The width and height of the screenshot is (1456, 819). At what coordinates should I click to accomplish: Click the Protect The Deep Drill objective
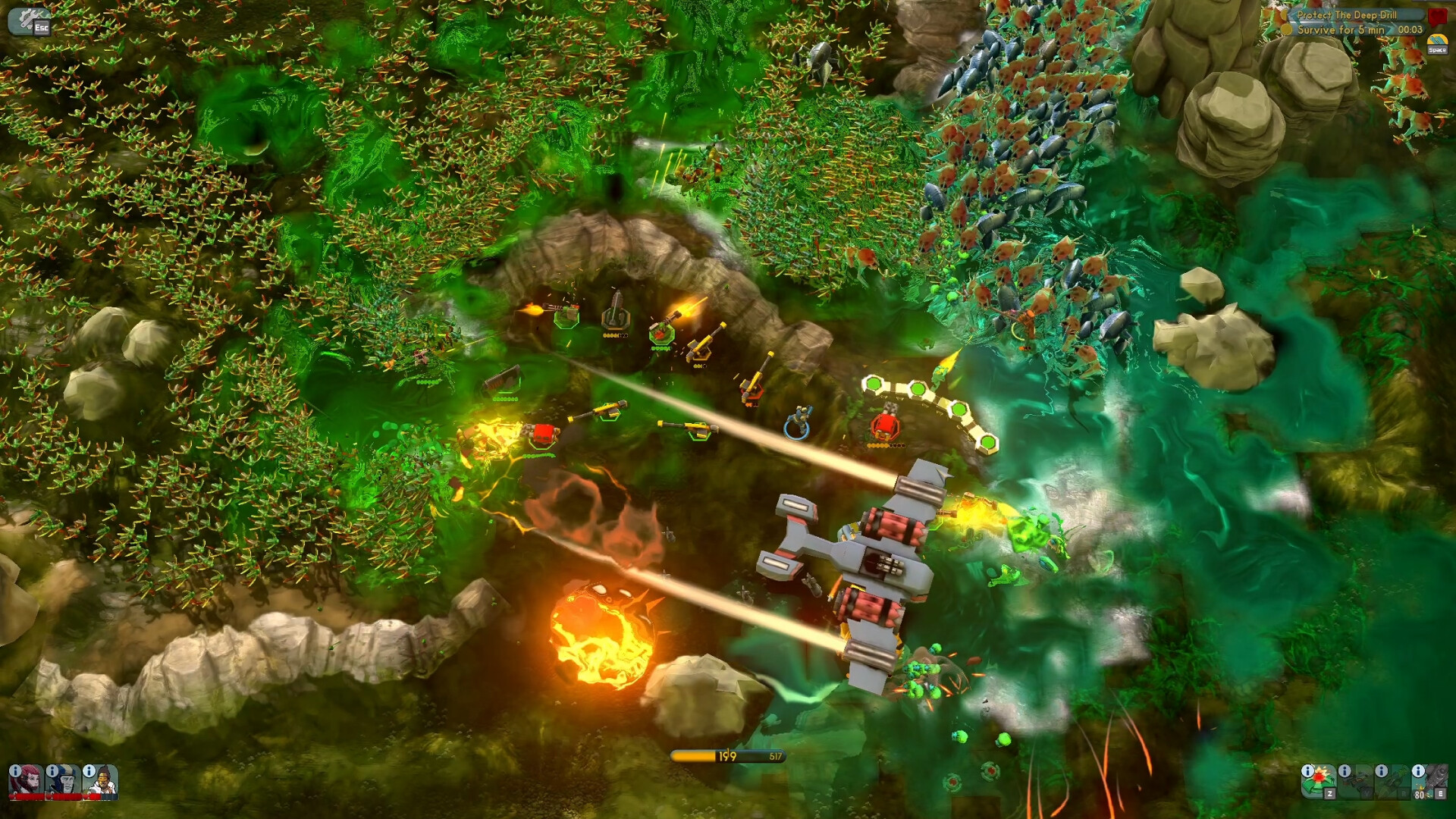[x=1346, y=14]
